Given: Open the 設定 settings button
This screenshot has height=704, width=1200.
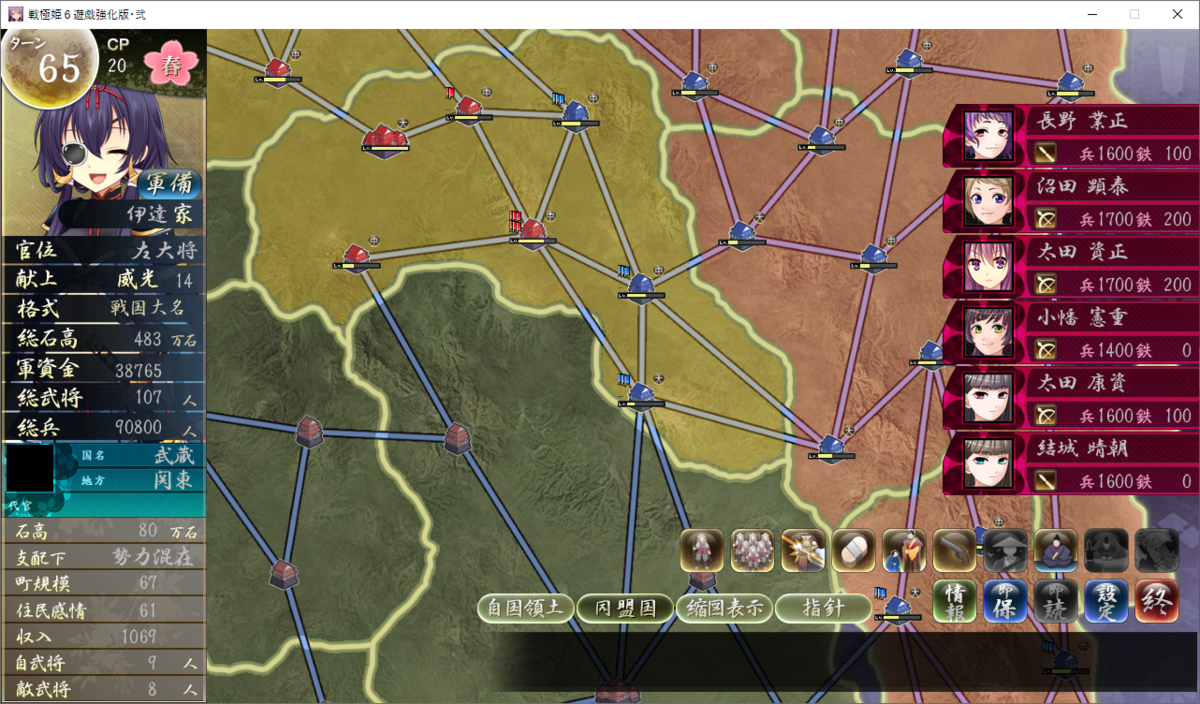Looking at the screenshot, I should (1106, 602).
